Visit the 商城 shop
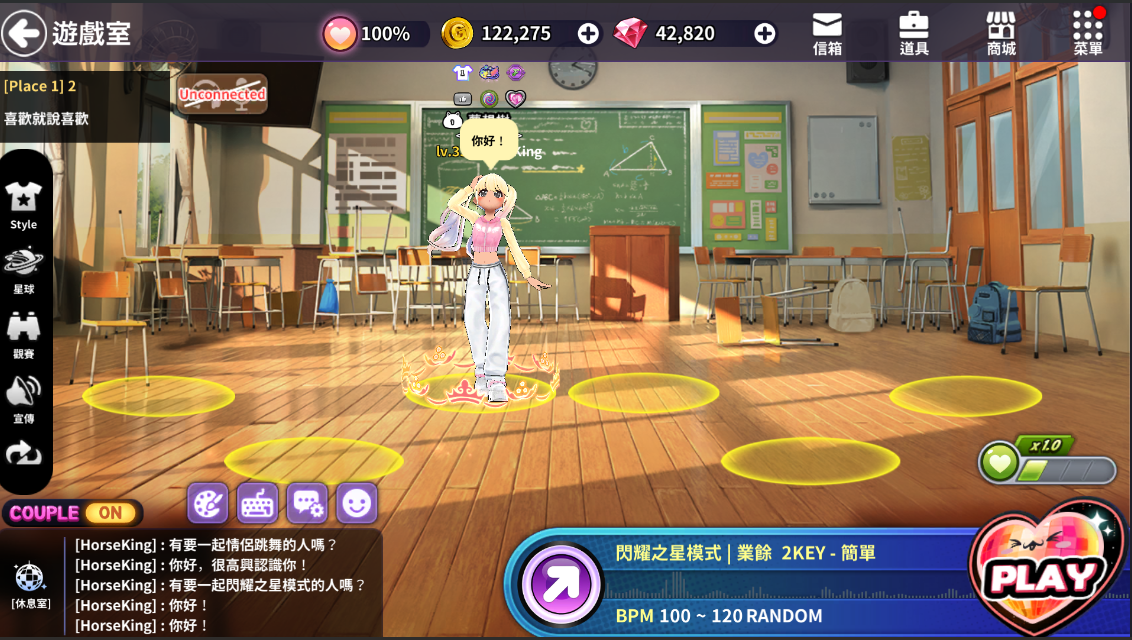This screenshot has height=640, width=1132. (x=1001, y=33)
